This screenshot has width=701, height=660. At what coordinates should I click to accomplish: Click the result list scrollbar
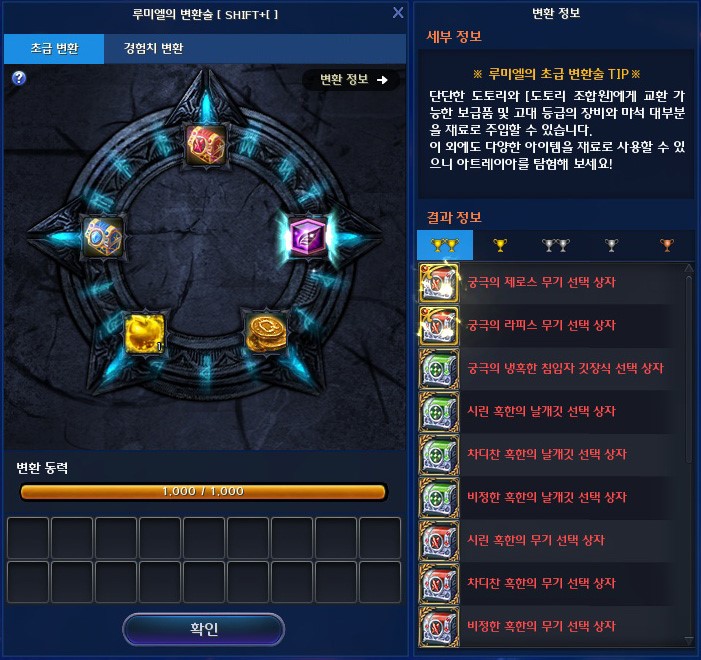(688, 450)
